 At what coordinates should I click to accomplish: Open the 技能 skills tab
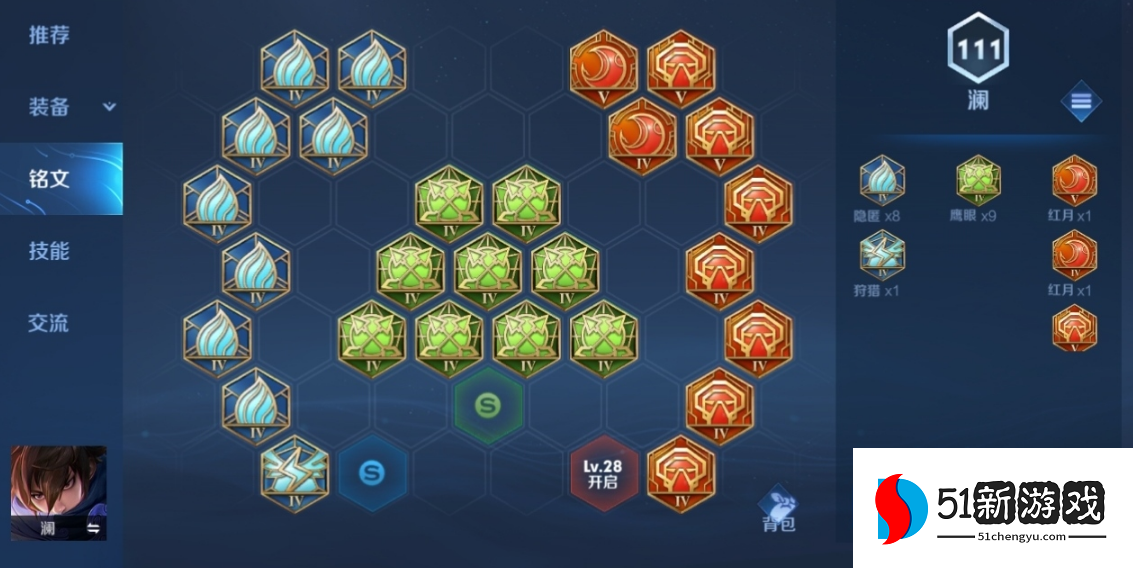click(x=49, y=251)
